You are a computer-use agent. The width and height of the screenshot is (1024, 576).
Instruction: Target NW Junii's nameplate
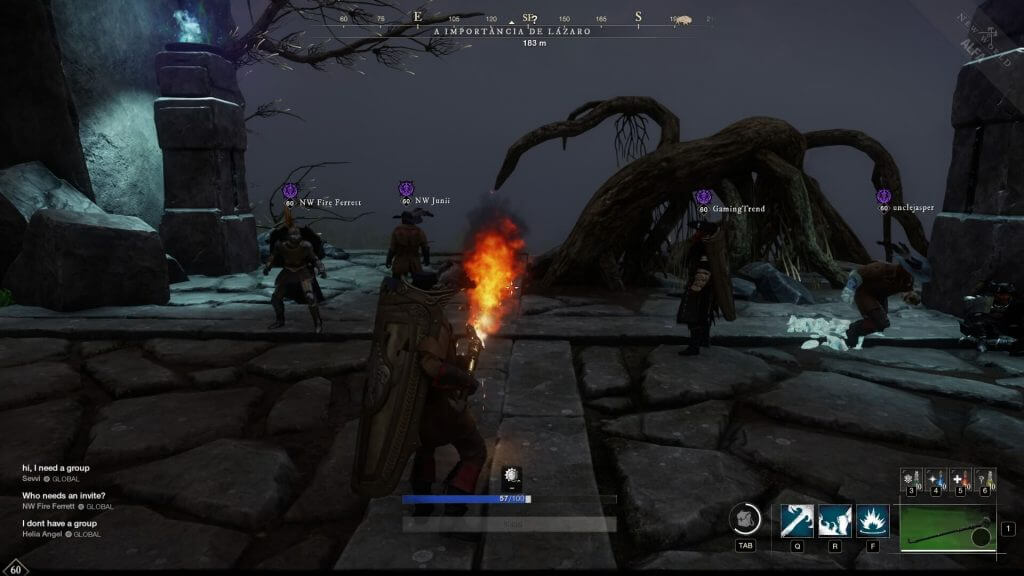(x=431, y=200)
